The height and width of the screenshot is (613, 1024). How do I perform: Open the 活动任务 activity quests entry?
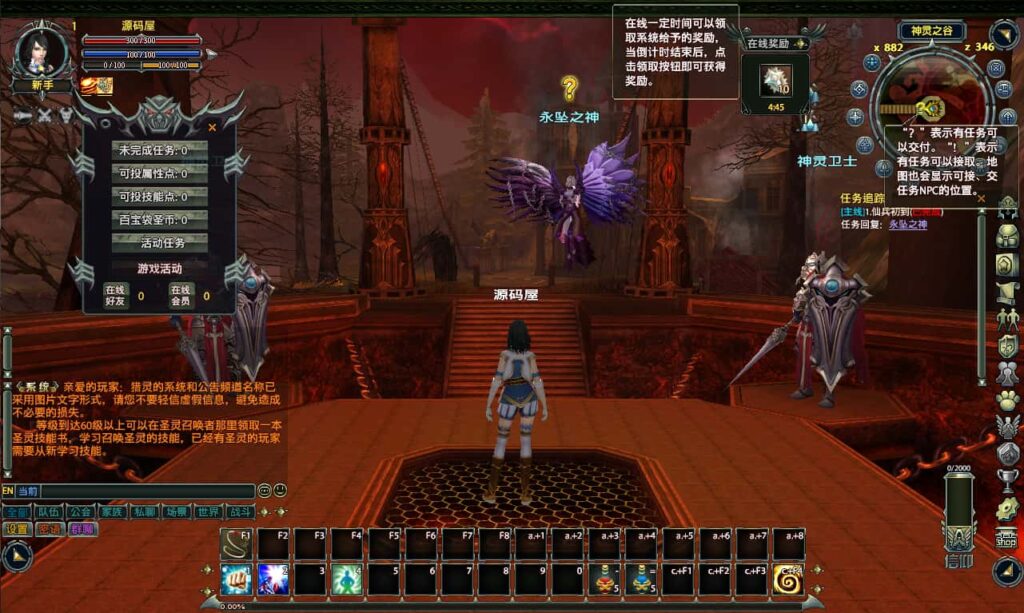(x=159, y=242)
